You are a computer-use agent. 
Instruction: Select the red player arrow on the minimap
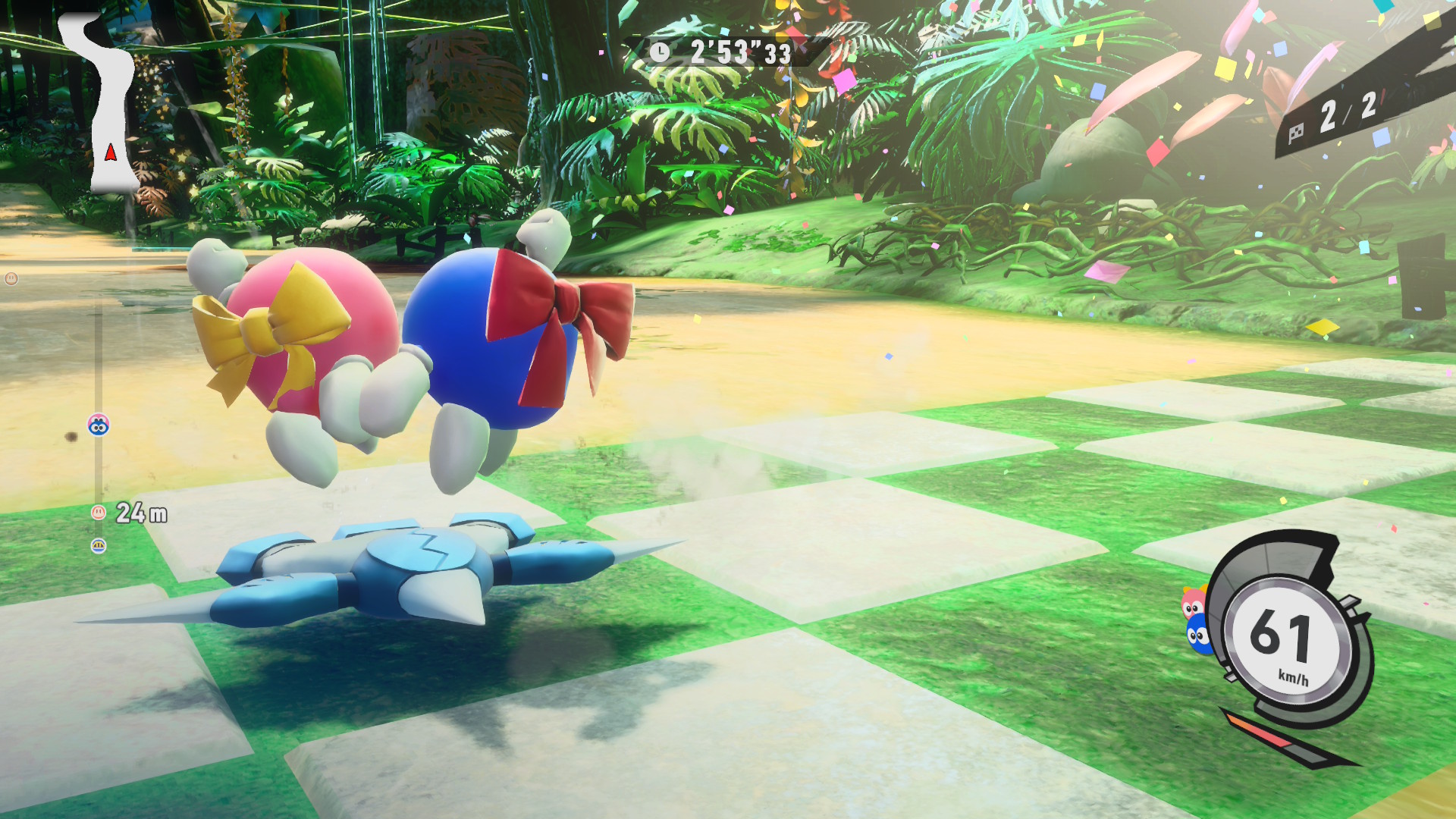[x=111, y=152]
